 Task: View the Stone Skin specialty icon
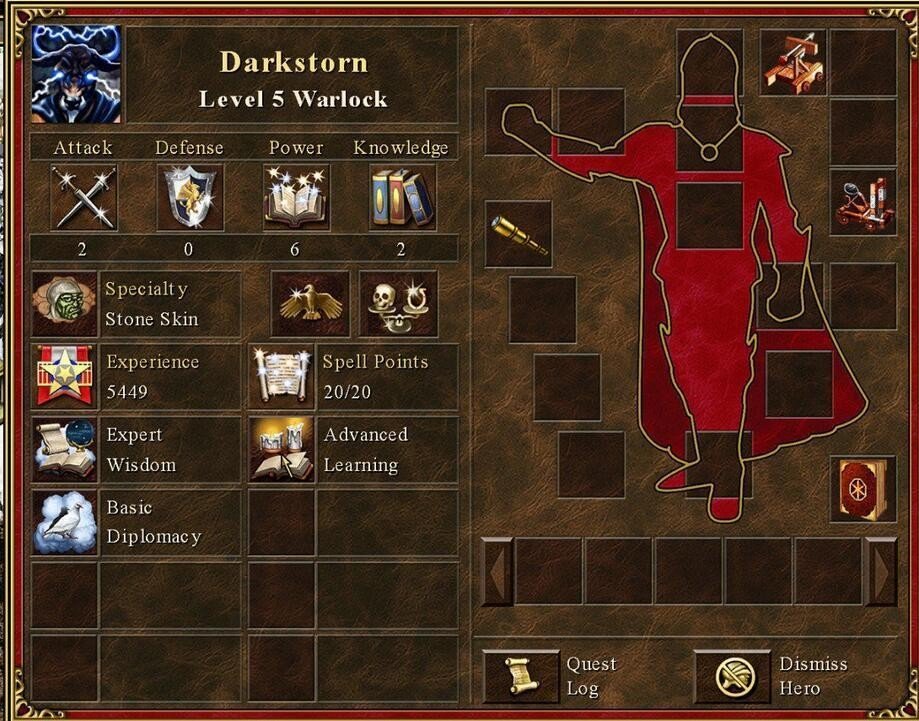point(64,304)
